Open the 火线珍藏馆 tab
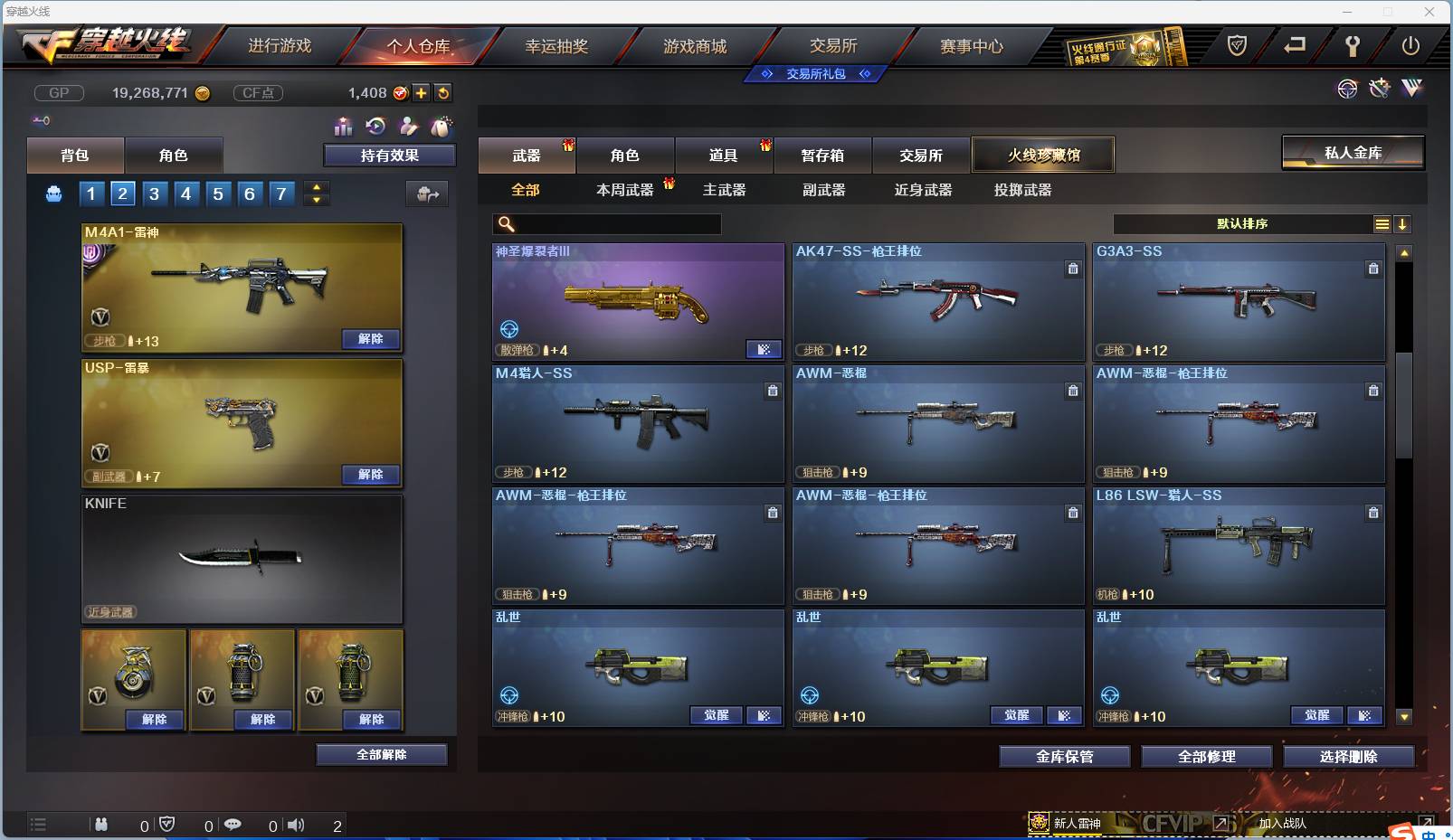Viewport: 1453px width, 840px height. click(x=1044, y=155)
